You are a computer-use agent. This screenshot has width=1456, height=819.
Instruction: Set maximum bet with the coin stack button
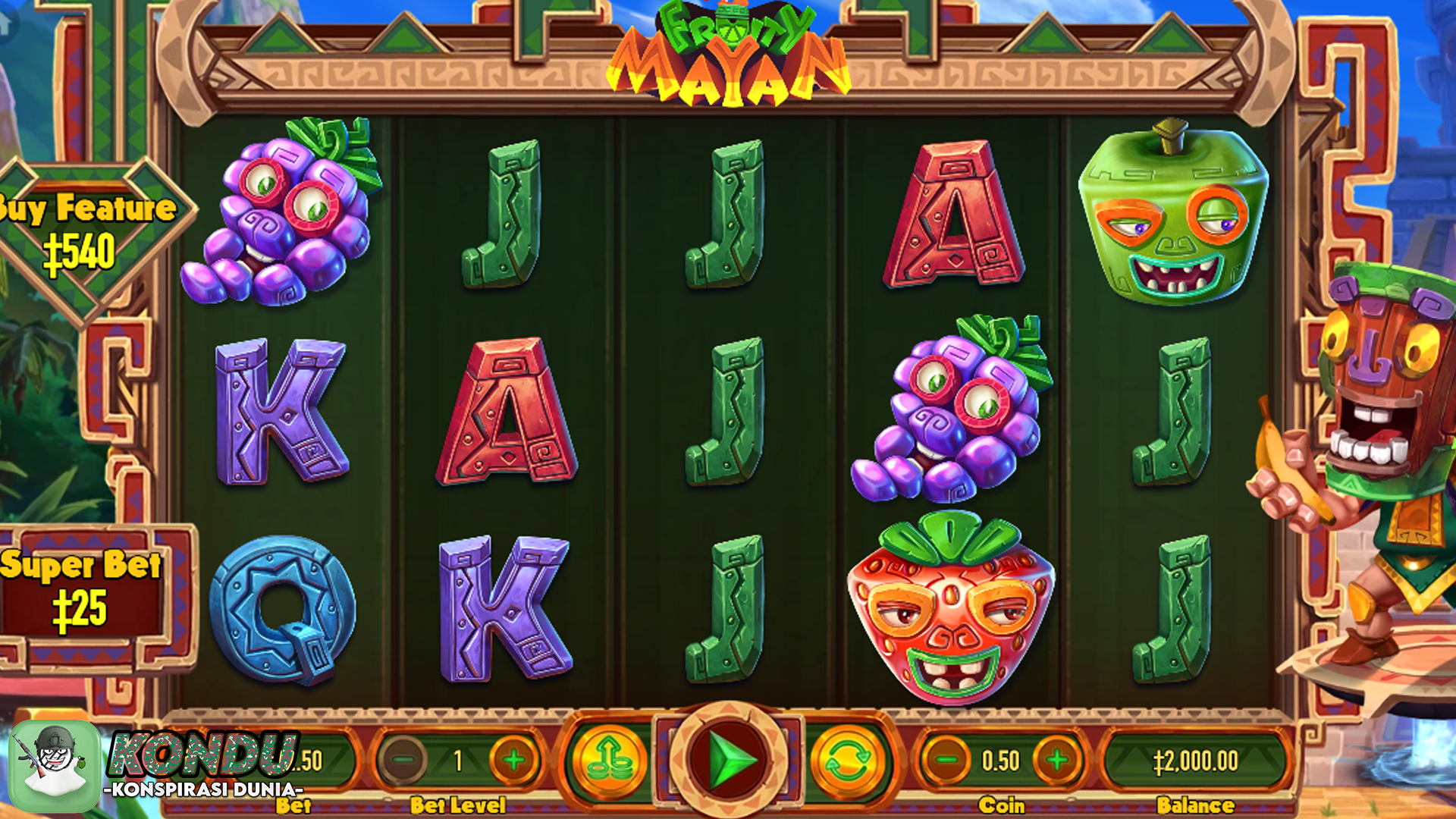pyautogui.click(x=609, y=761)
